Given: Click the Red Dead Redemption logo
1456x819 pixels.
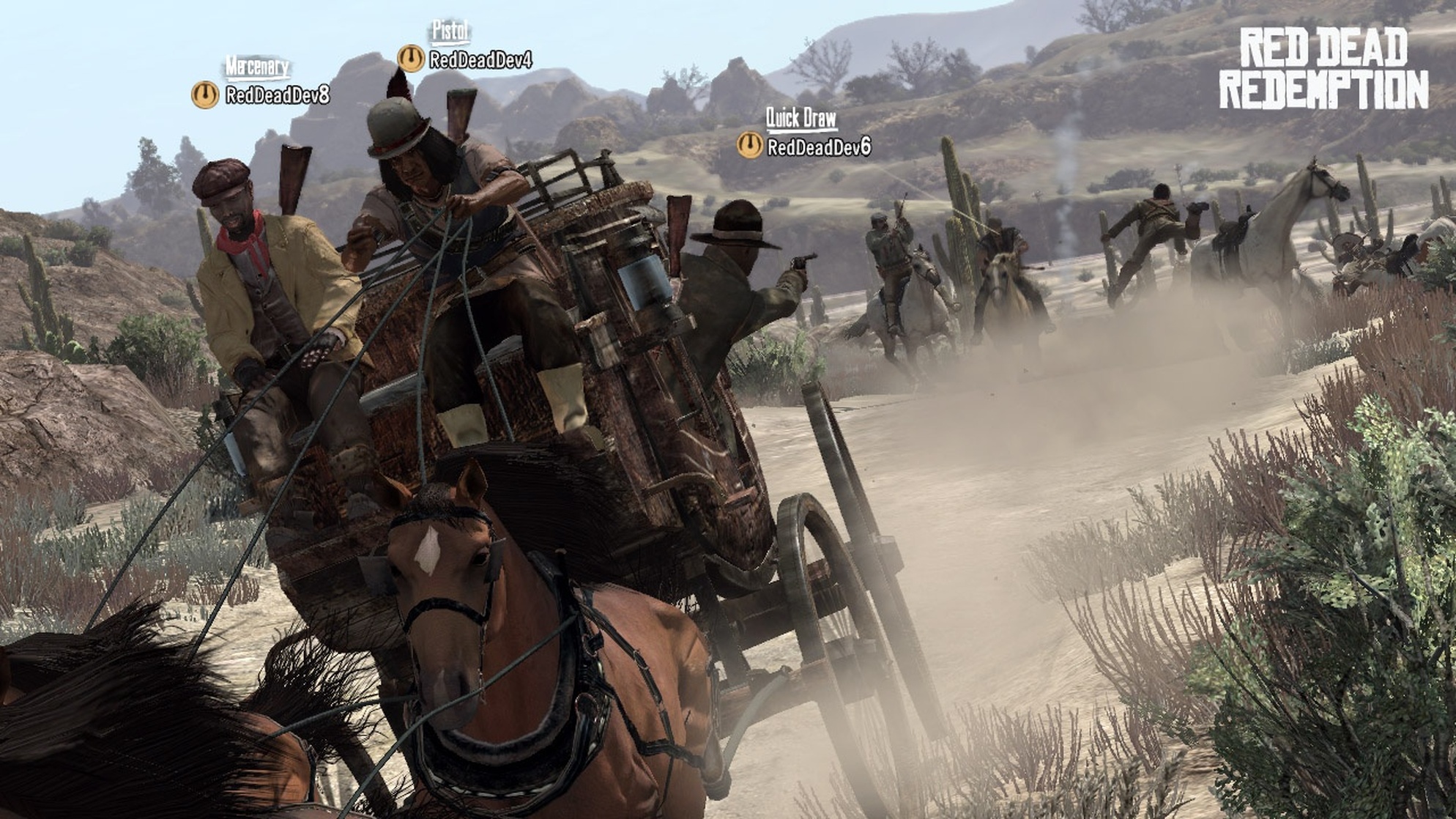Looking at the screenshot, I should click(x=1323, y=70).
